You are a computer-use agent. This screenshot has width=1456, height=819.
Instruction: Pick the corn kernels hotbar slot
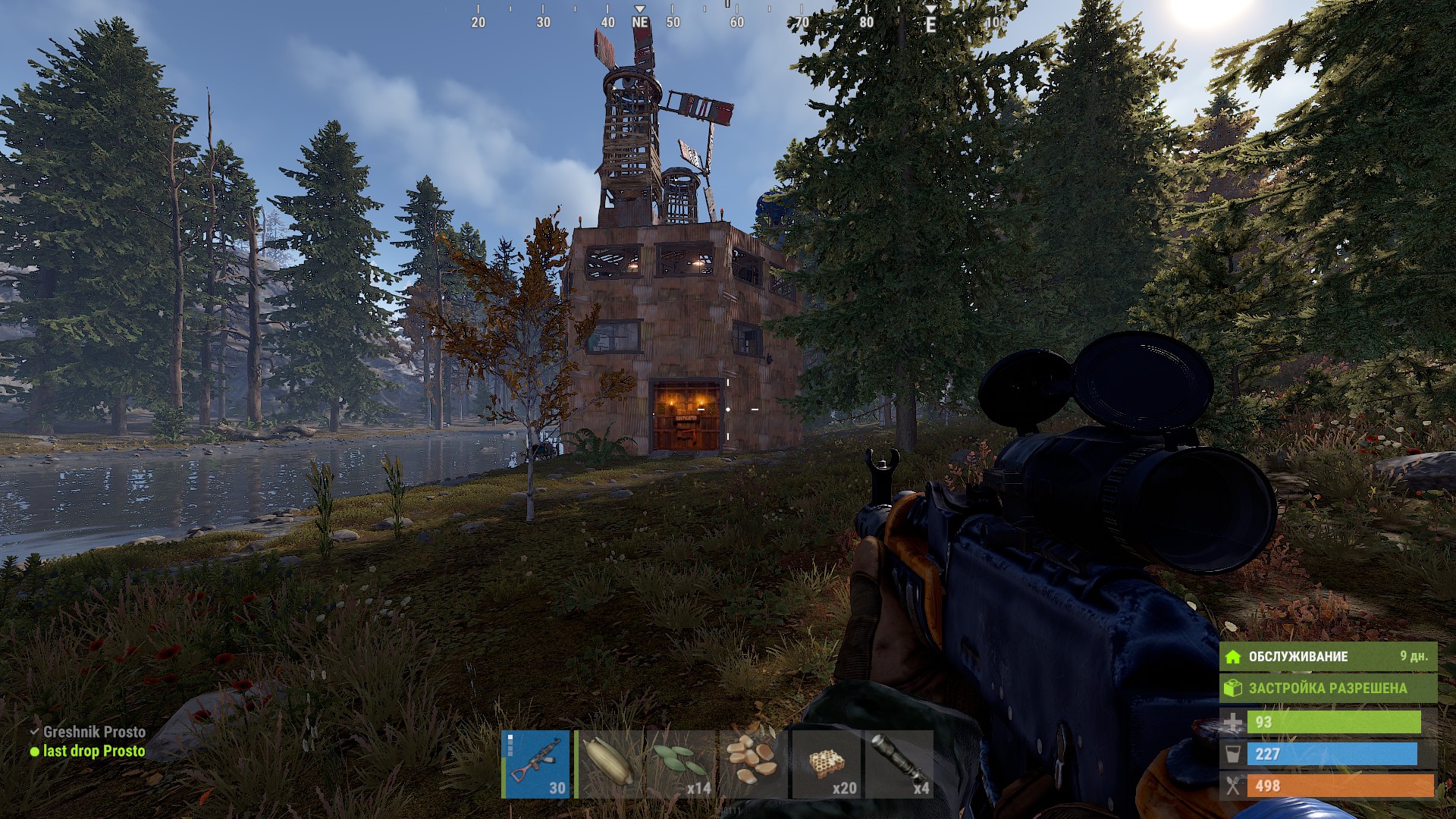click(752, 764)
